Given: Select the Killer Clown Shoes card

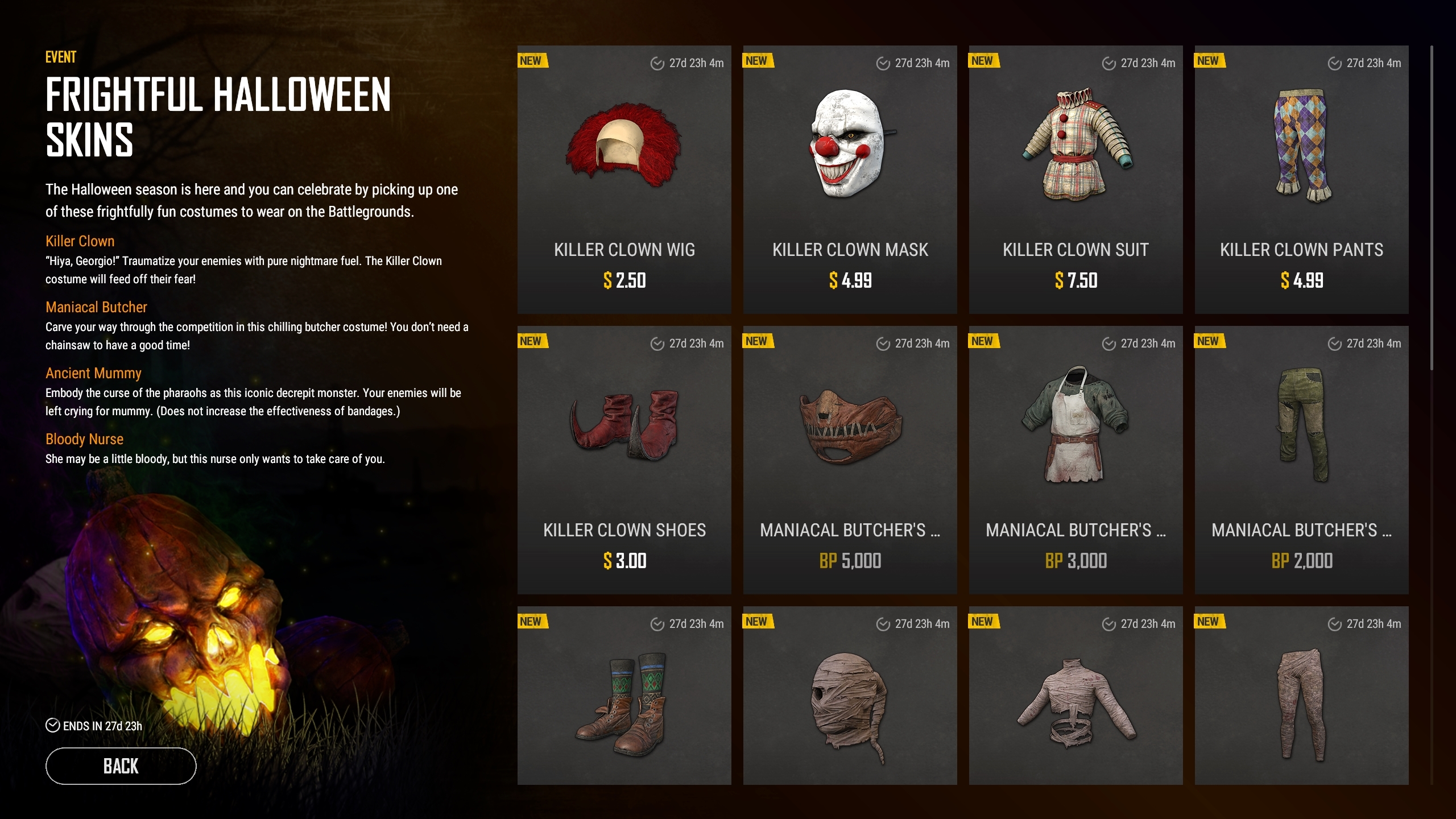Looking at the screenshot, I should pos(624,460).
